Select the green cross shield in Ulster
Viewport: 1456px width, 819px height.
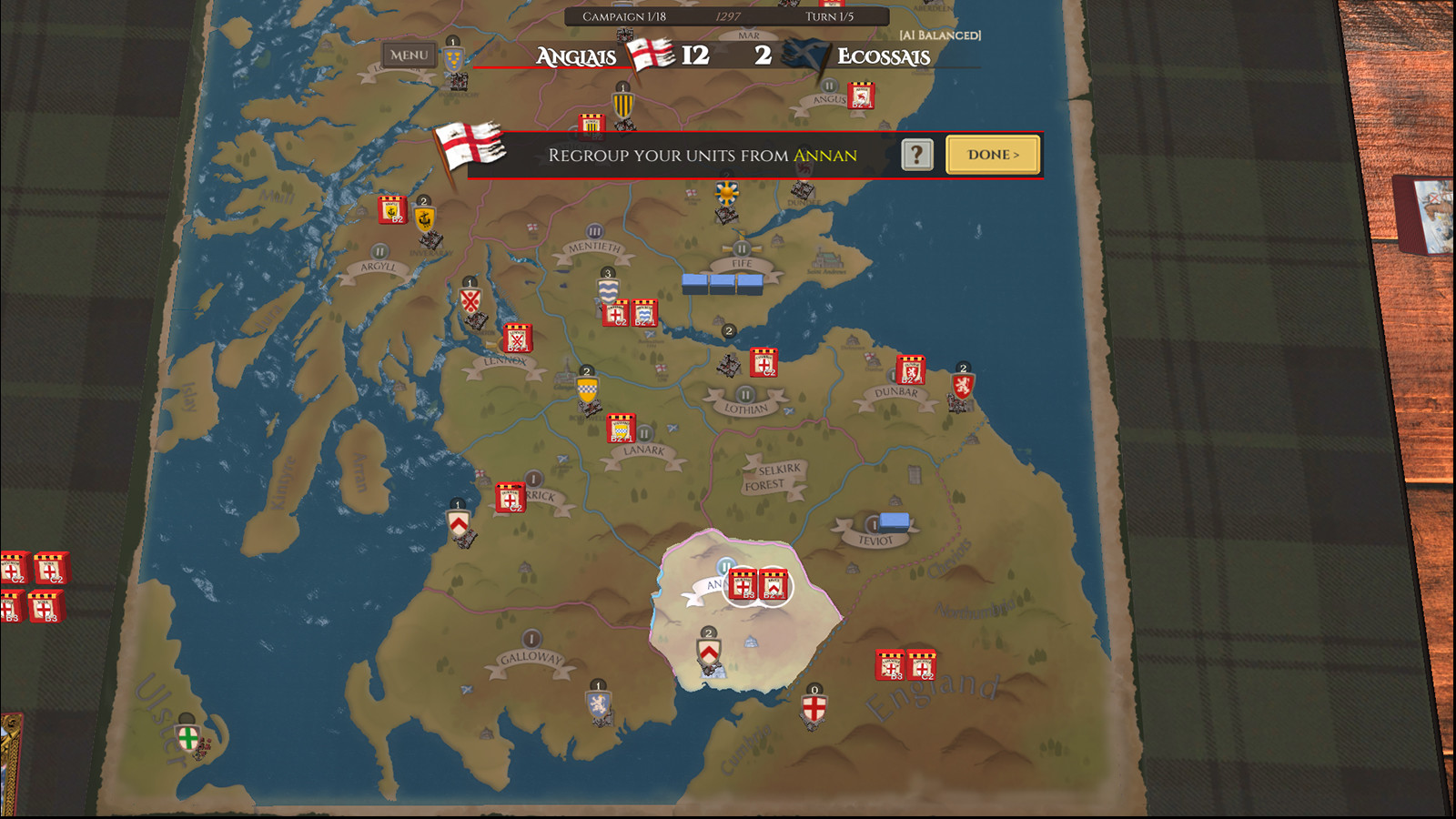187,740
